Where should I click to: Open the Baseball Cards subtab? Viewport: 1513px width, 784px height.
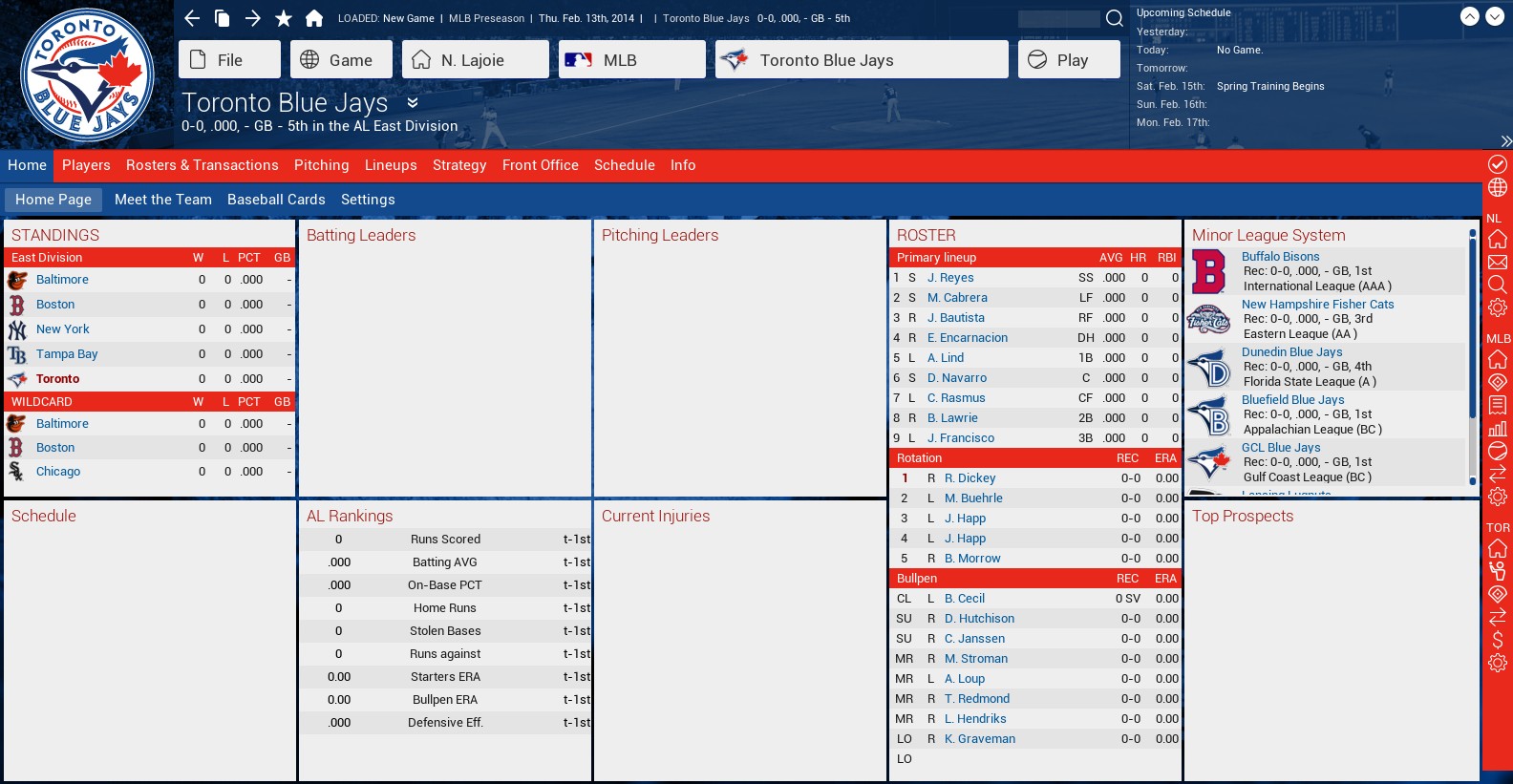tap(276, 200)
